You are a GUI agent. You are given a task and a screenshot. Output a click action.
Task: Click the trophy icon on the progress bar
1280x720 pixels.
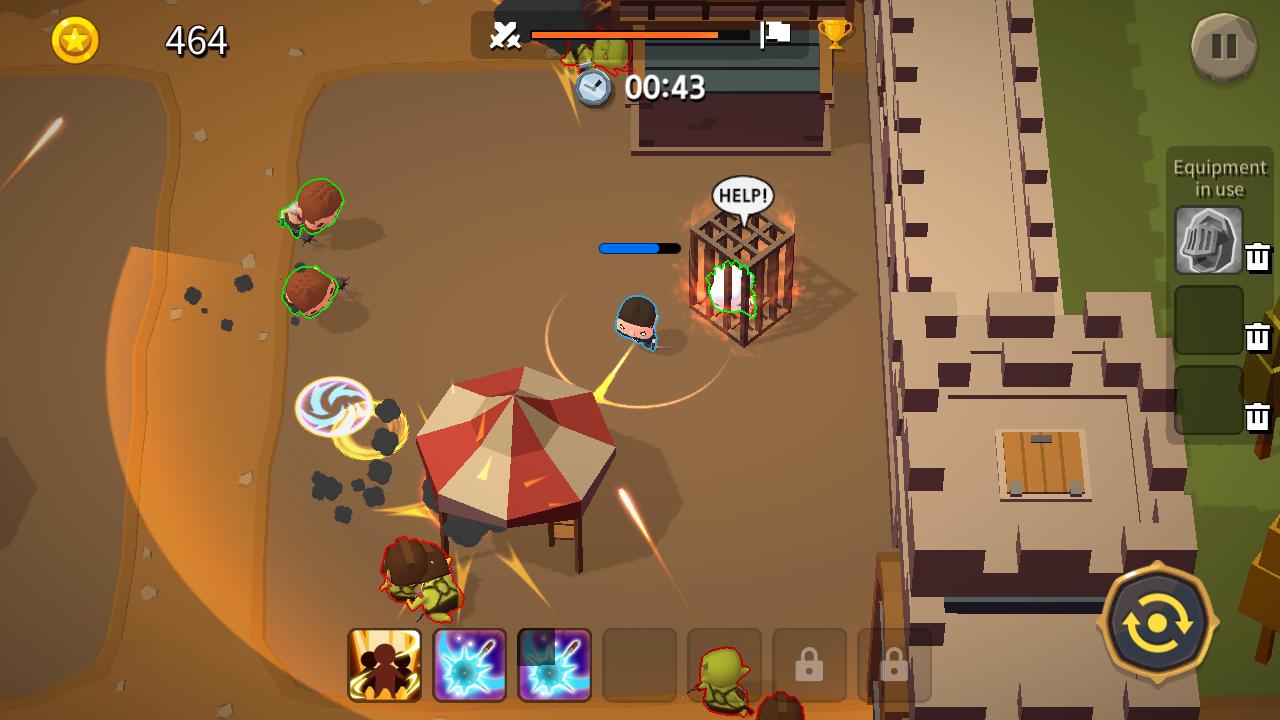pos(836,33)
